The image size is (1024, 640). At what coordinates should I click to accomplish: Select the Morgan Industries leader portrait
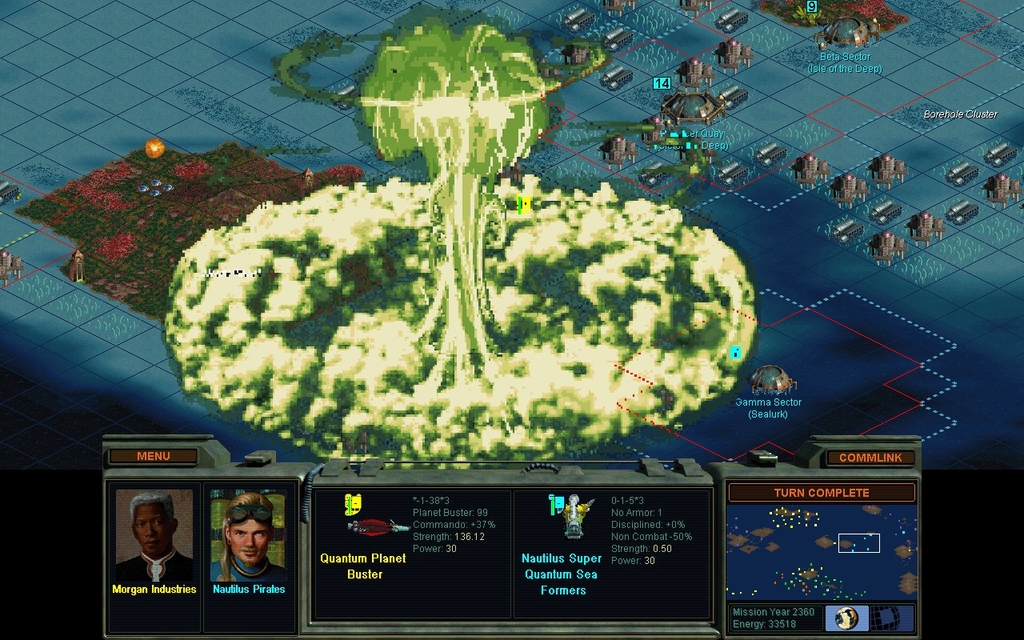[154, 536]
